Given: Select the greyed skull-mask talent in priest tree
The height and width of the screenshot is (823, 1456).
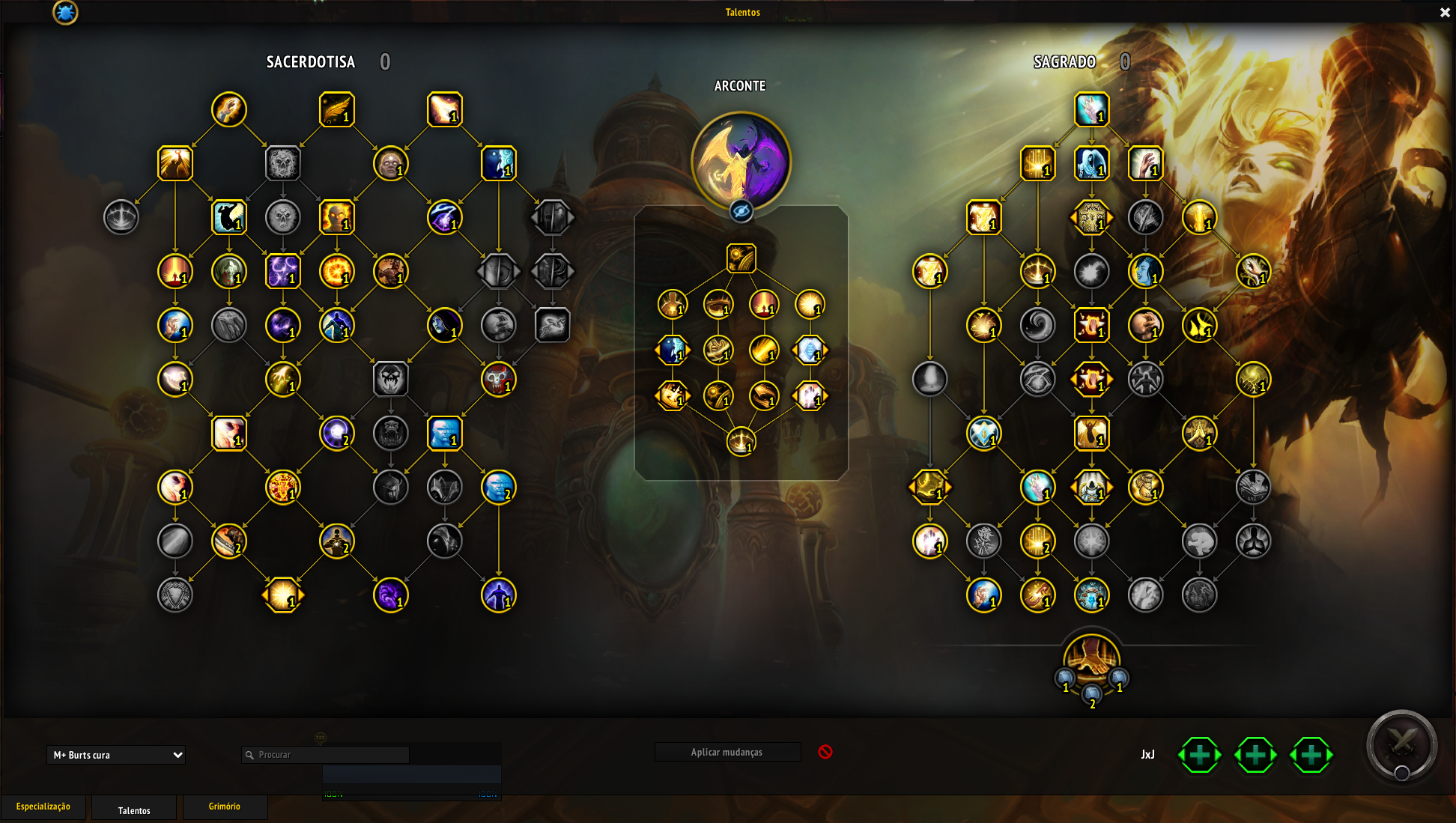Looking at the screenshot, I should 390,380.
